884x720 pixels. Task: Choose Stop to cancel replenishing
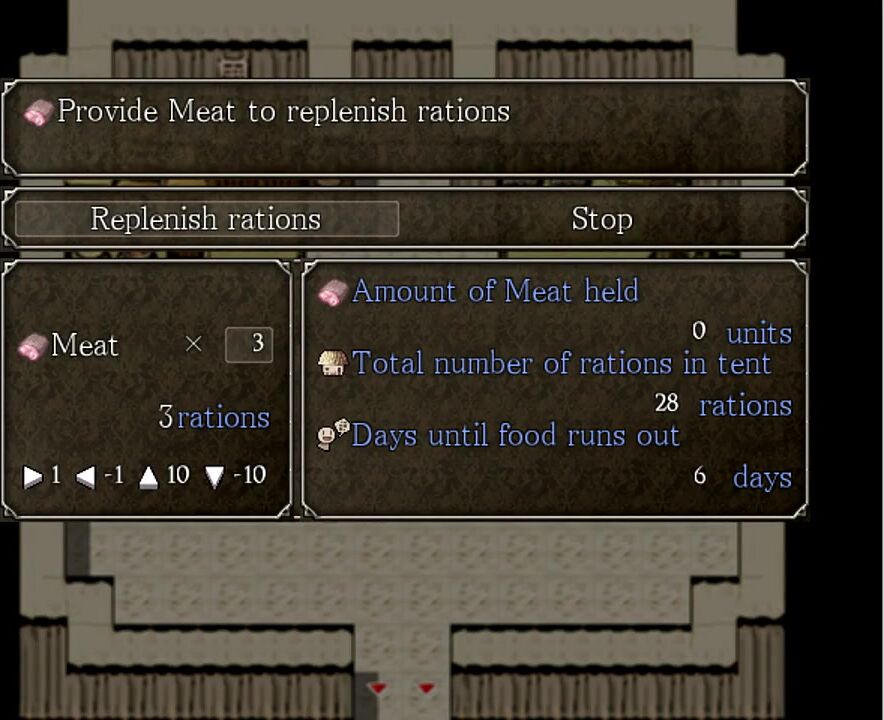[x=601, y=219]
